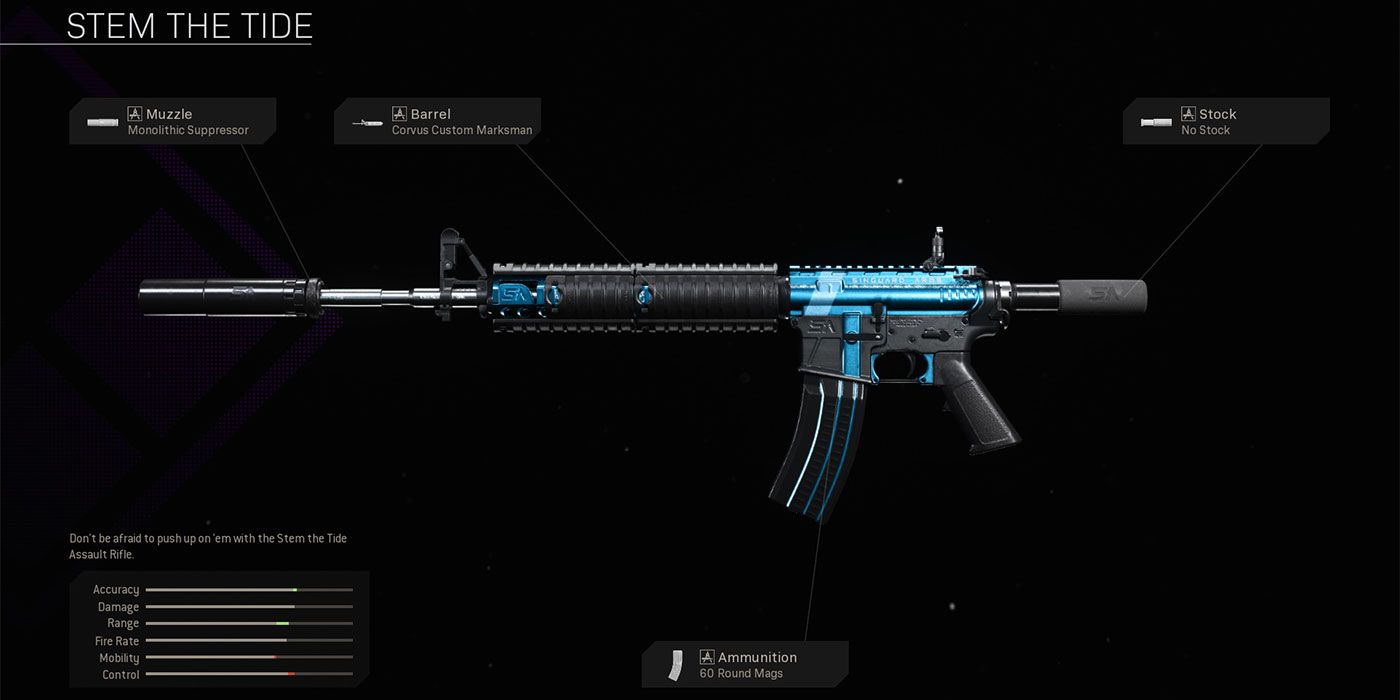Image resolution: width=1400 pixels, height=700 pixels.
Task: Choose the Stock attachment slot labeled No Stock
Action: (x=1225, y=121)
